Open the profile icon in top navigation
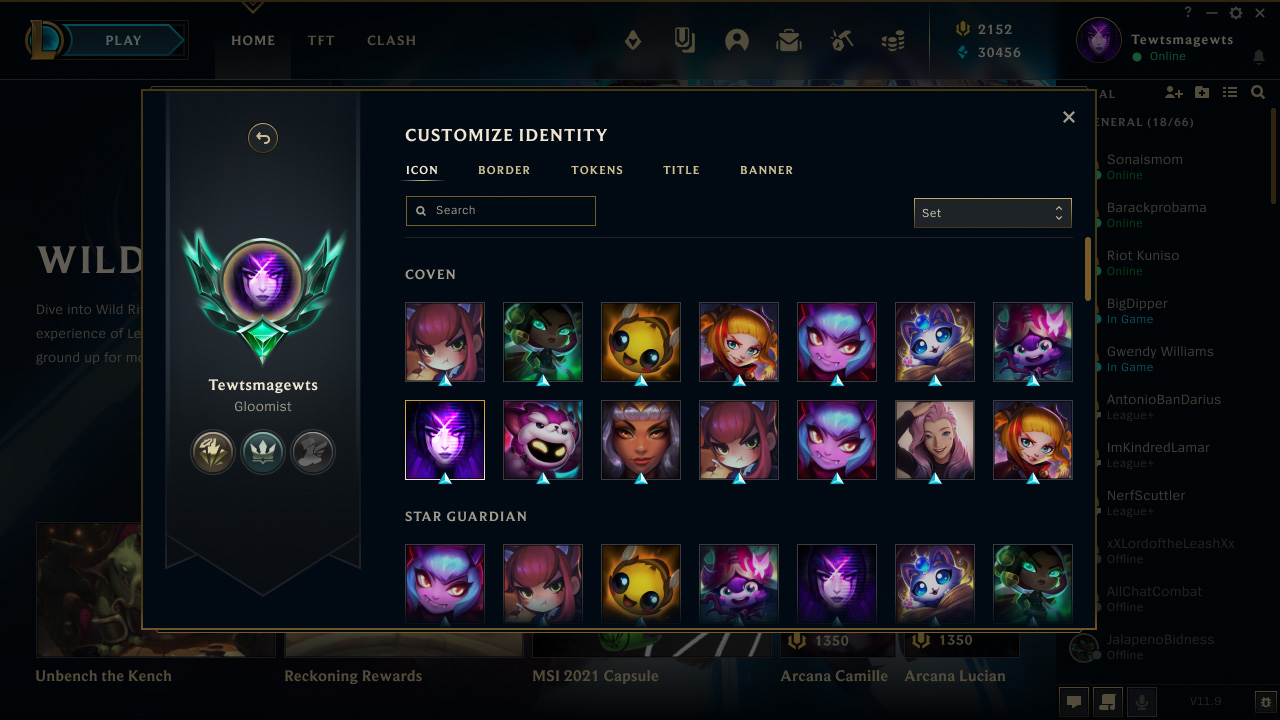This screenshot has width=1280, height=720. point(737,41)
